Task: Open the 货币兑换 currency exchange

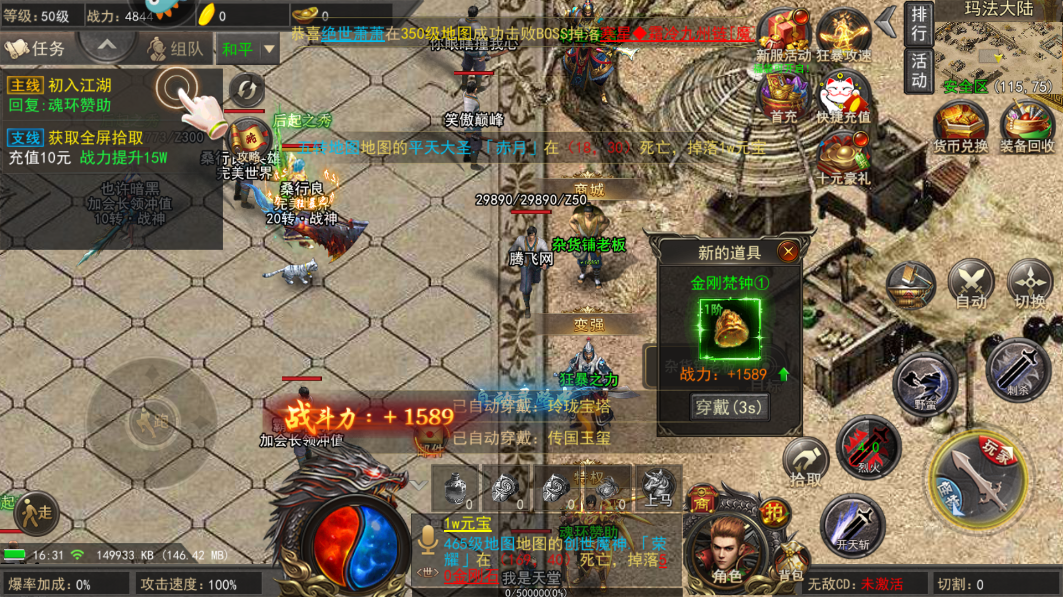Action: [960, 127]
